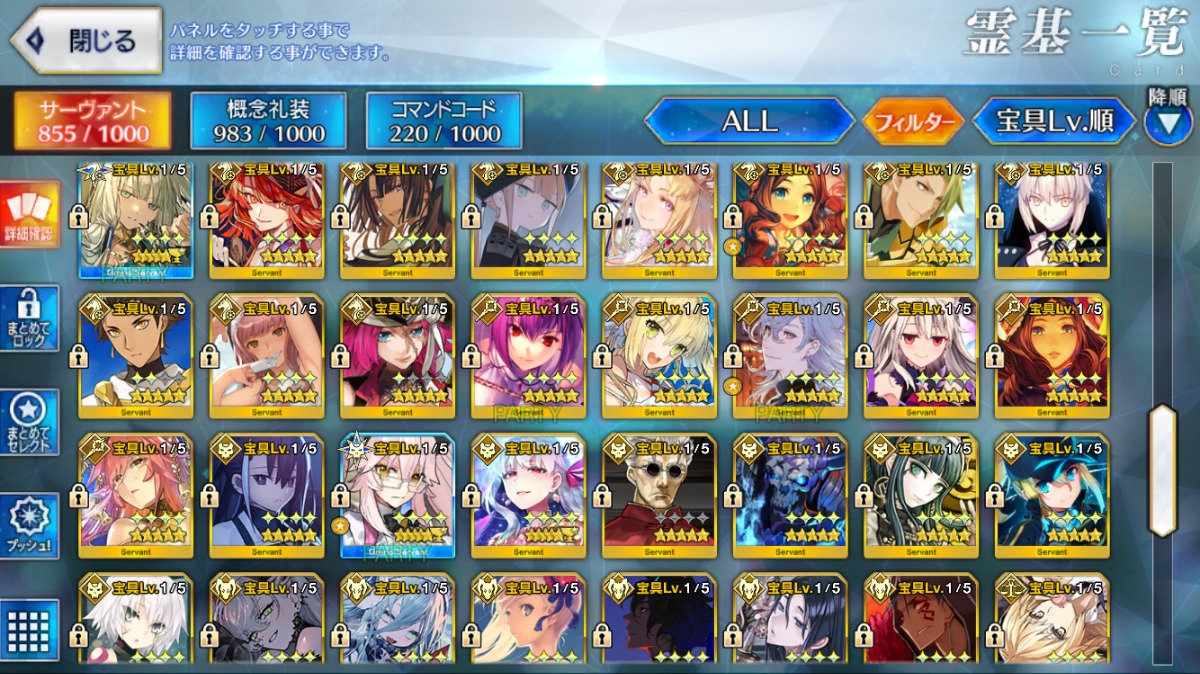Select the purple-haired red-eyed servant card
Viewport: 1200px width, 674px height.
[x=529, y=355]
